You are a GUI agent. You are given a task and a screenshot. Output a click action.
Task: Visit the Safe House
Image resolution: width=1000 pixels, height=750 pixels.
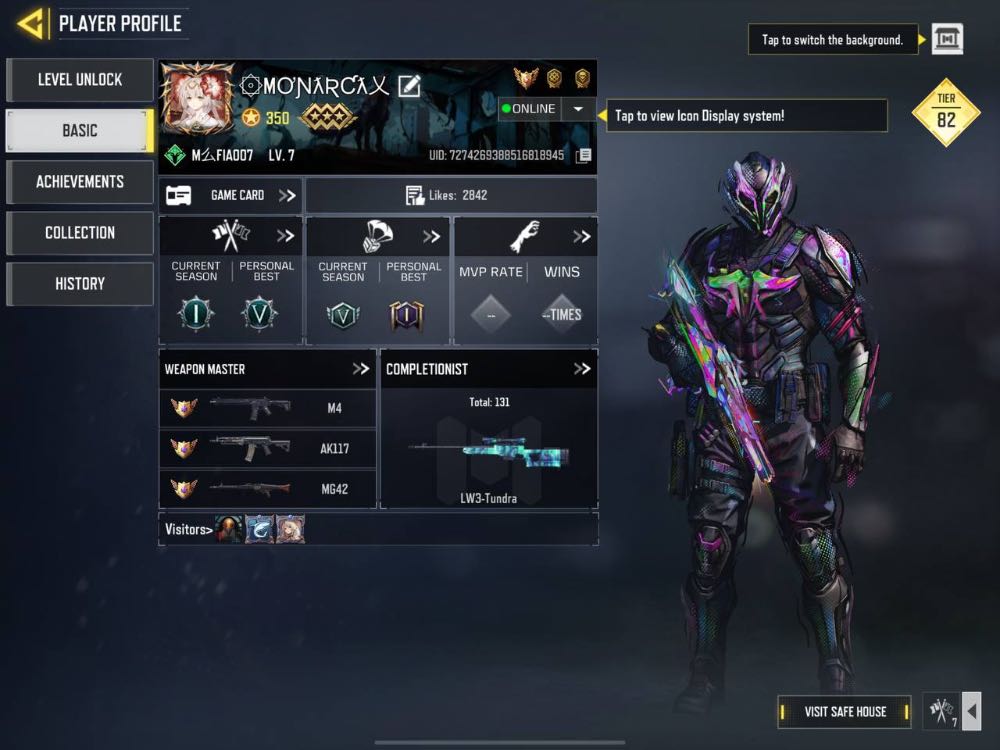click(845, 712)
